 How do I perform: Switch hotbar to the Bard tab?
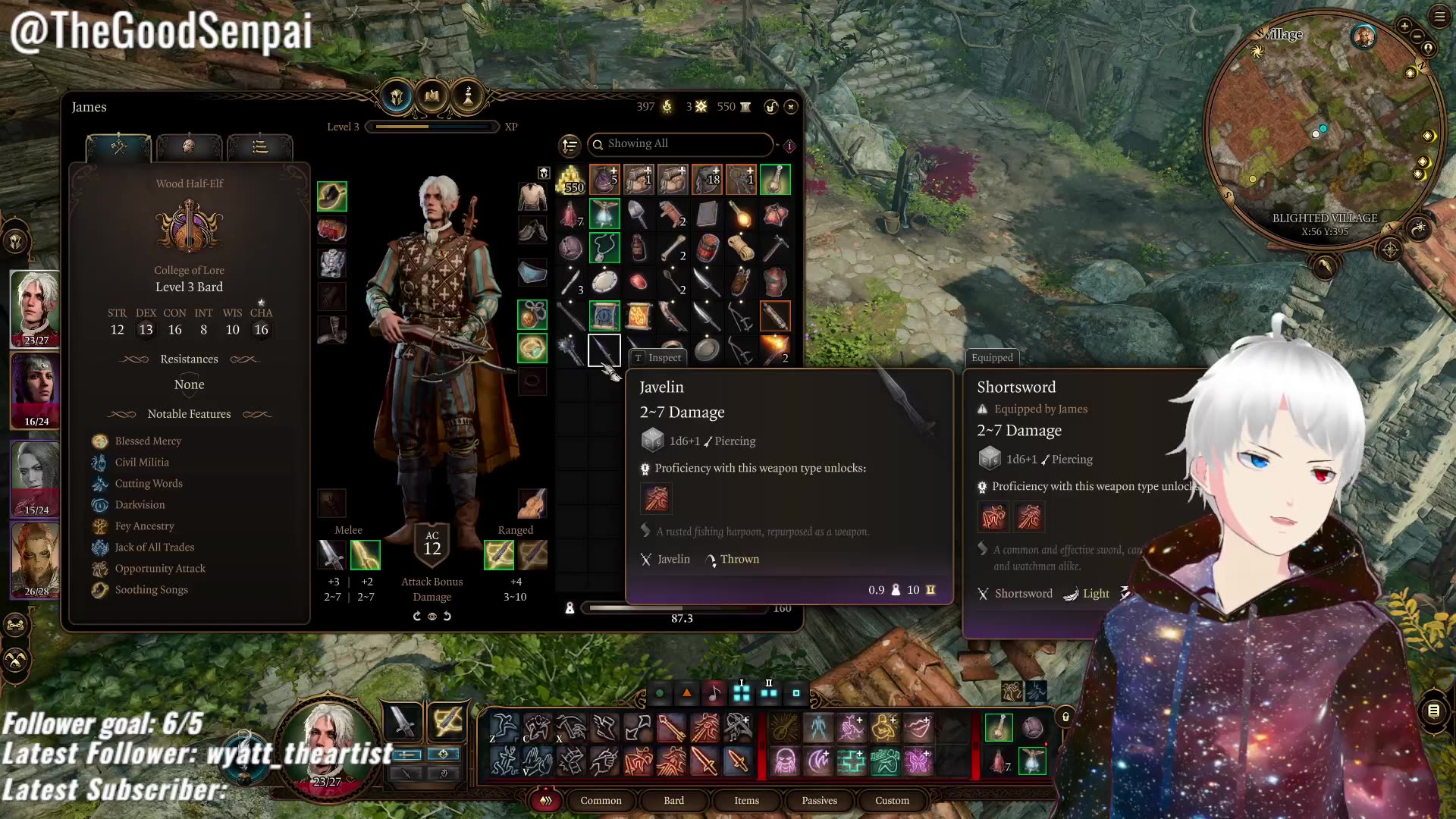(673, 800)
